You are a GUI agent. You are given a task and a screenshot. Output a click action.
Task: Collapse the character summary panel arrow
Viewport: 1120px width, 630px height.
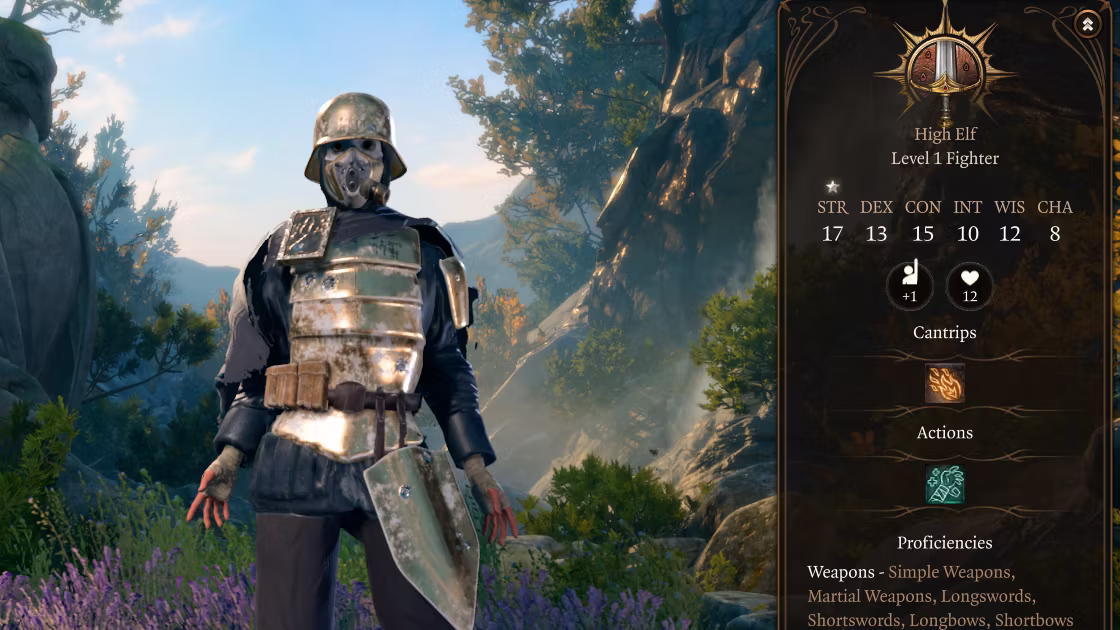click(1087, 25)
